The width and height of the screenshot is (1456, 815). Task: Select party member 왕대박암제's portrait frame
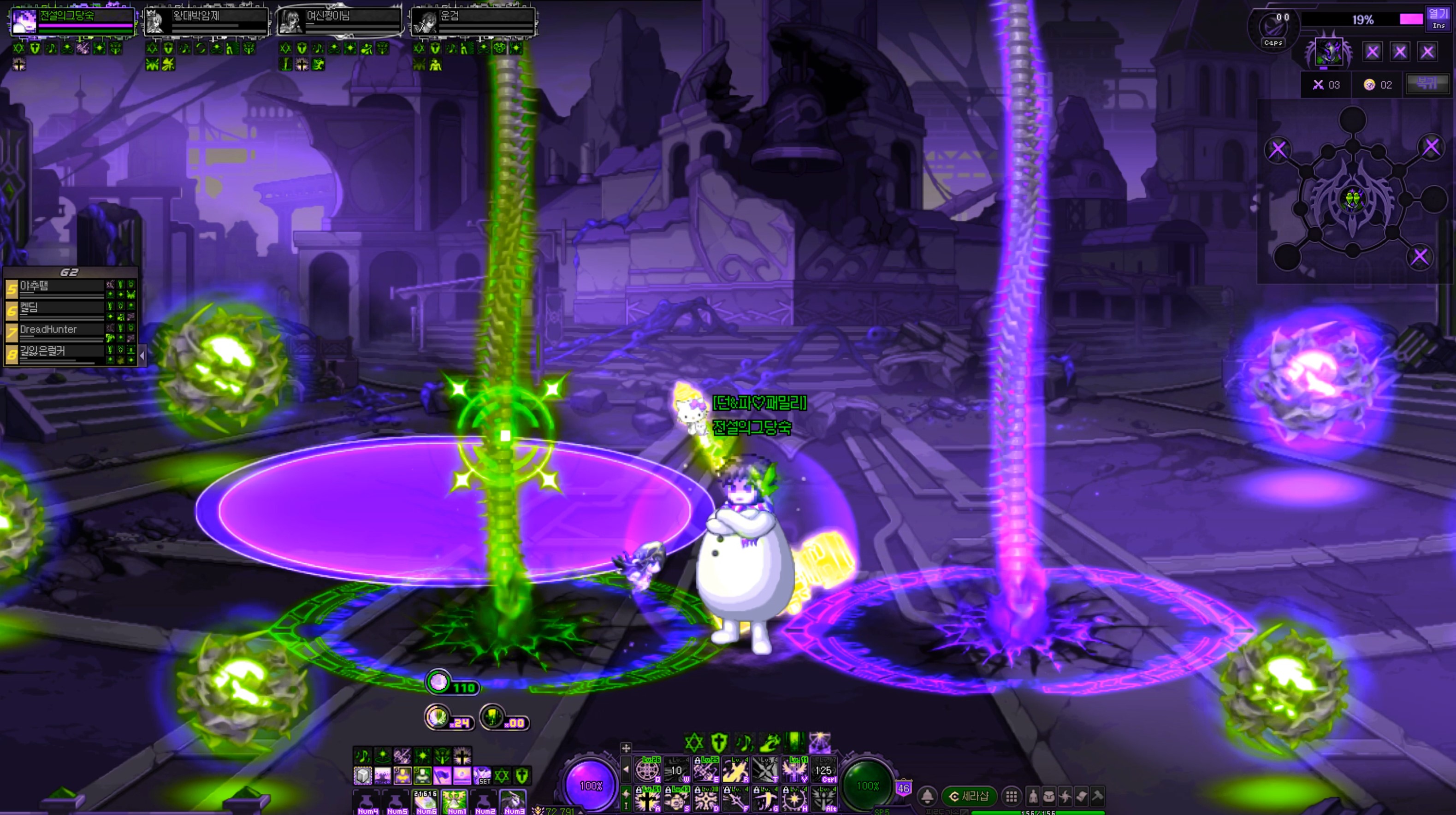click(206, 21)
